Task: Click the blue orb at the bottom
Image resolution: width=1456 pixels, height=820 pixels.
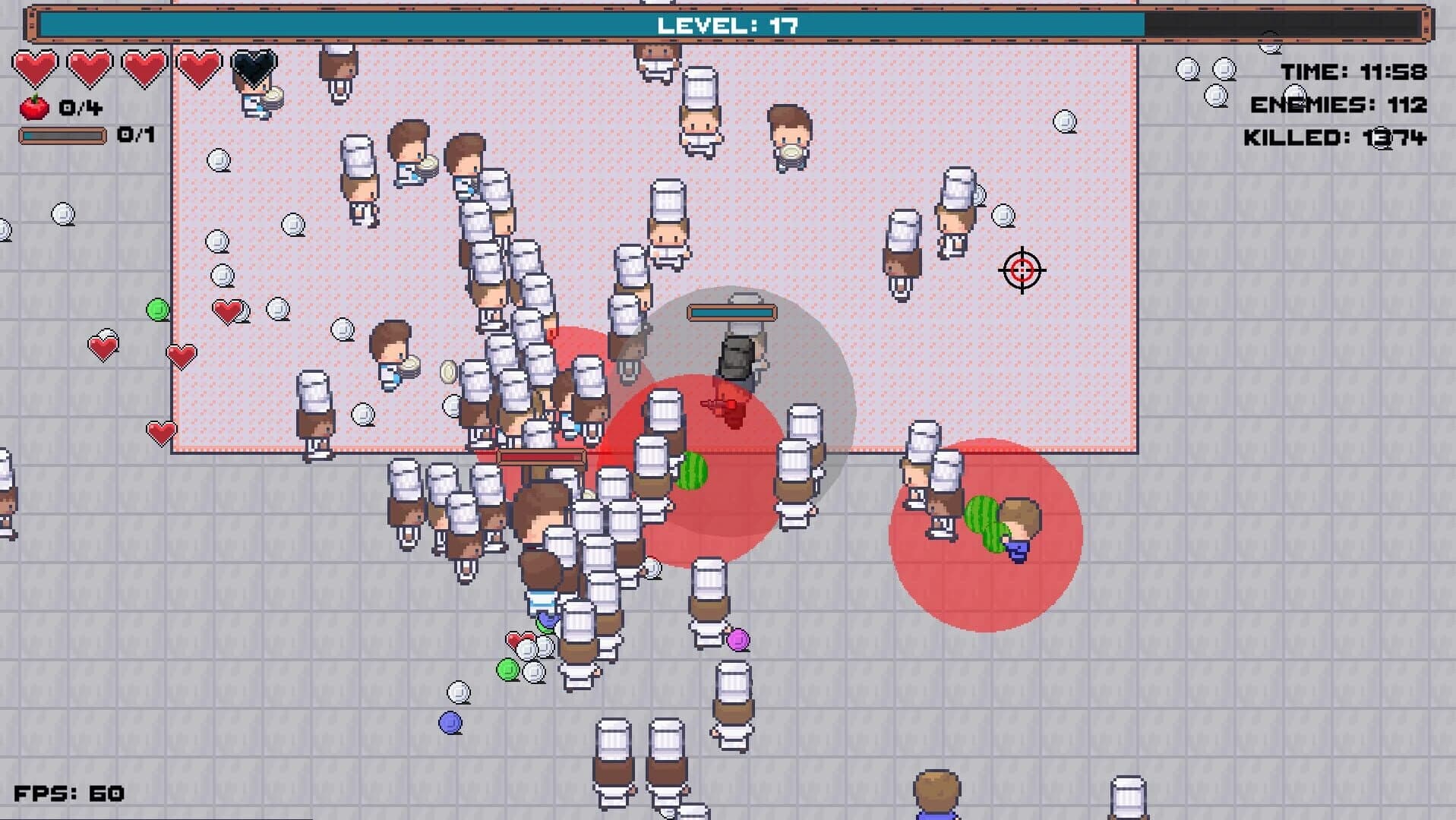Action: pos(450,722)
